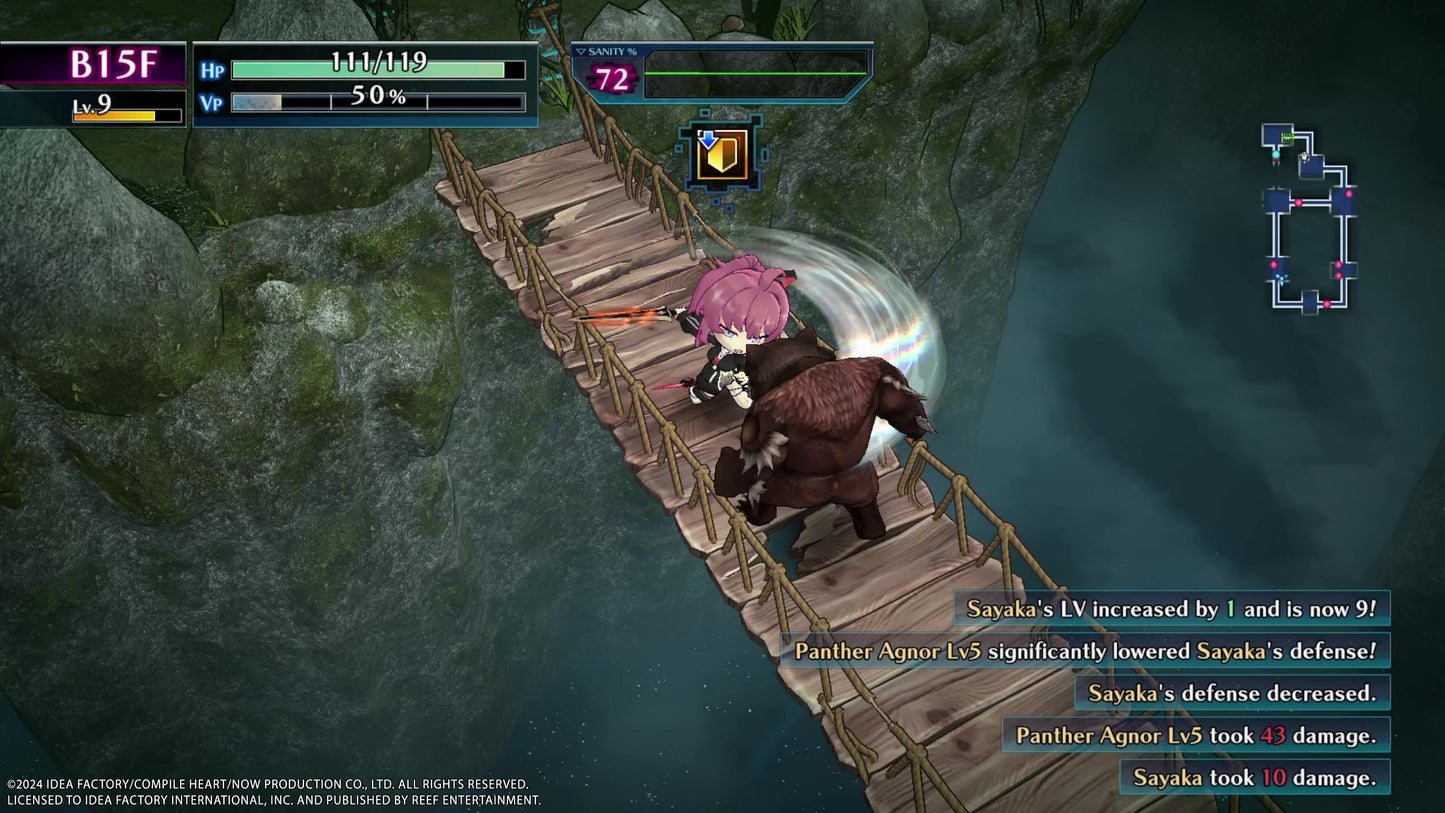1445x813 pixels.
Task: Click the white enemy icon near the minimap top
Action: (x=1304, y=157)
